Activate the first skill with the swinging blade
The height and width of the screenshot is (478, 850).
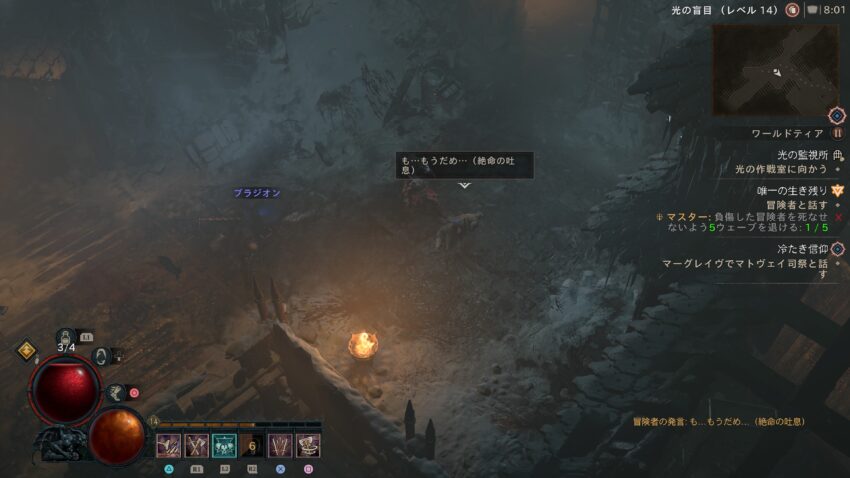tap(168, 446)
